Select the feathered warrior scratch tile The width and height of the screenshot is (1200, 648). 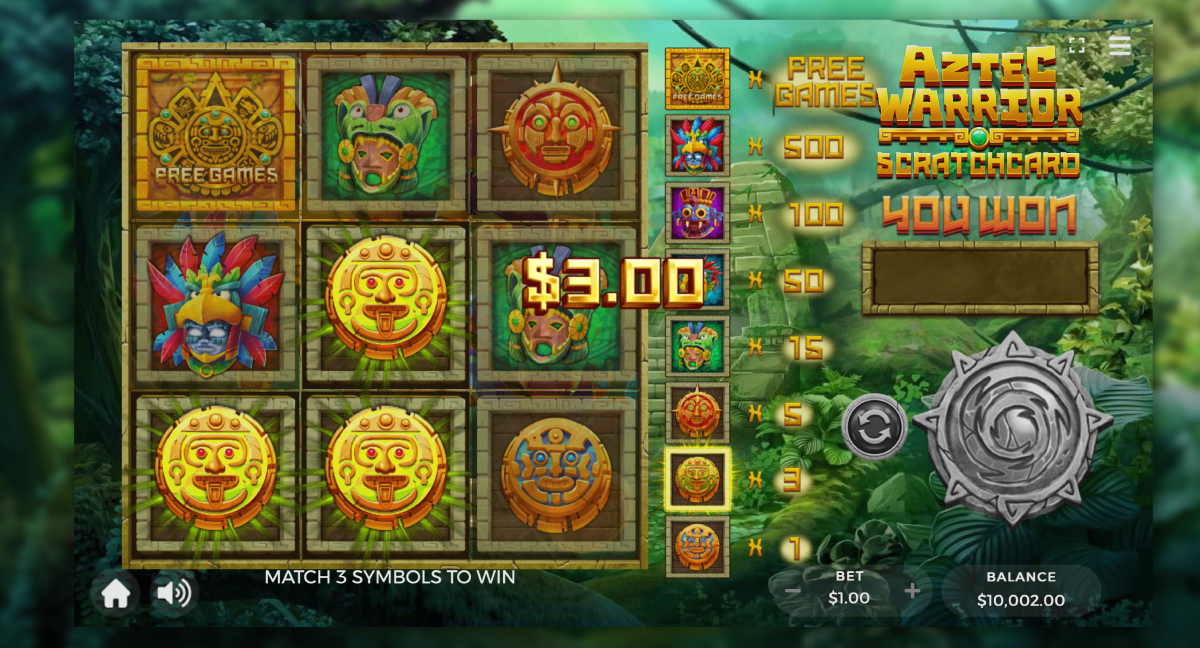[216, 304]
